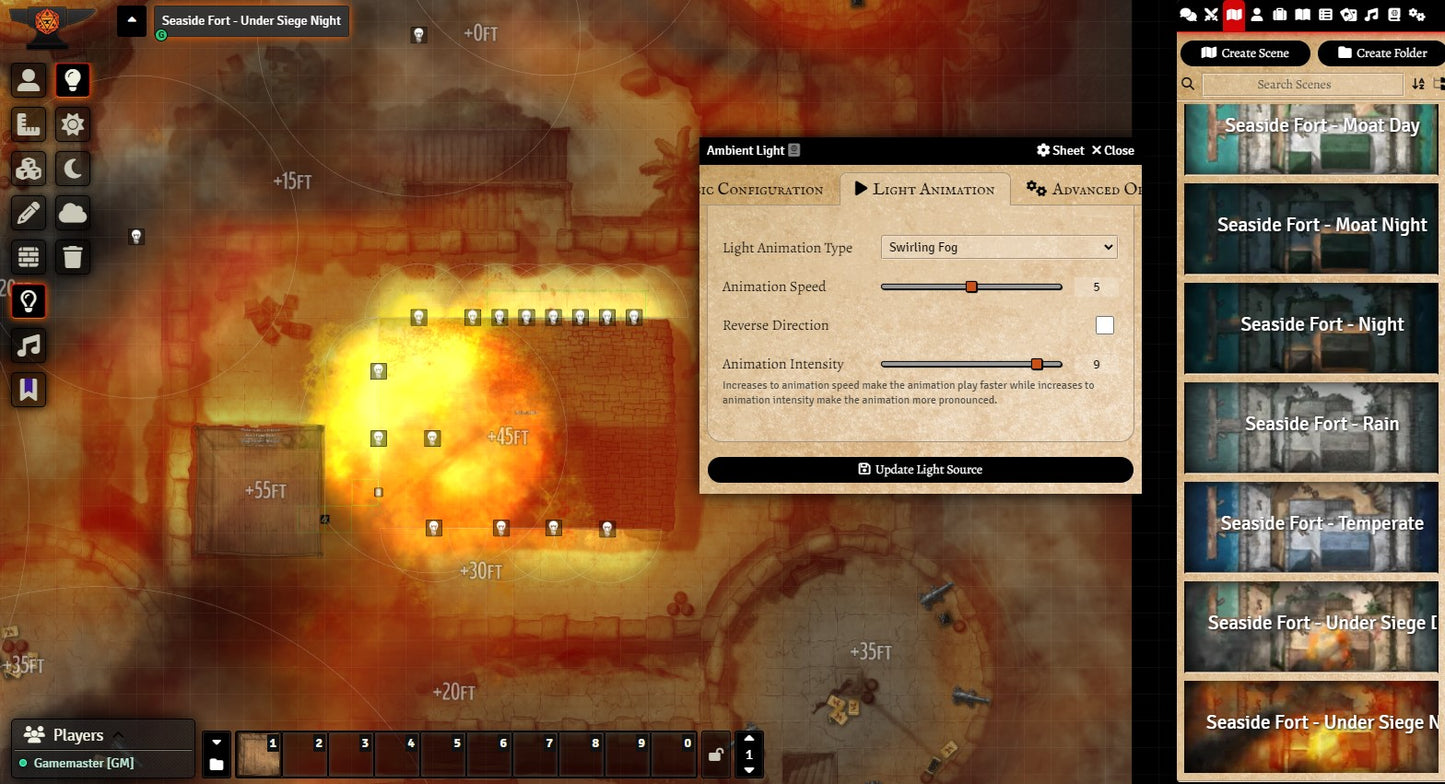Focus the Search Scenes field
This screenshot has width=1445, height=784.
[1294, 84]
